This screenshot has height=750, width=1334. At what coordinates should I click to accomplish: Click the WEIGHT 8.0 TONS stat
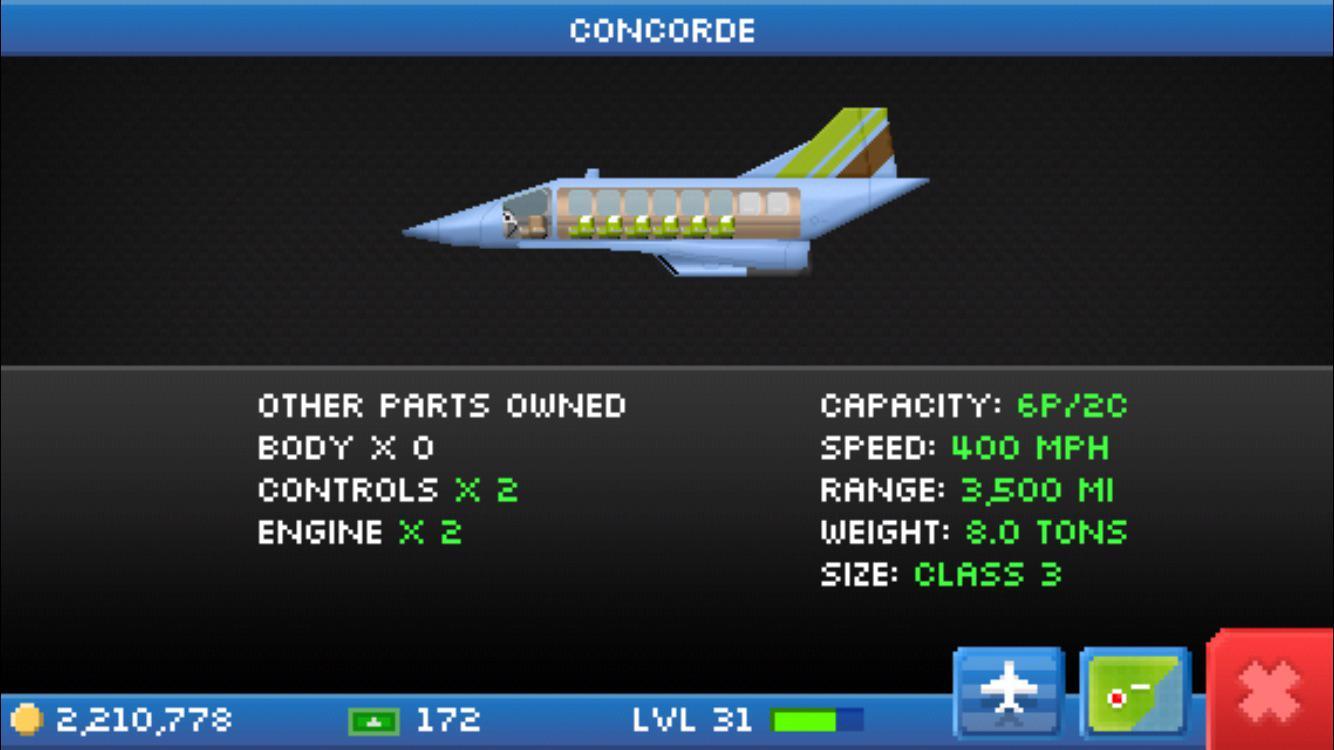(975, 532)
